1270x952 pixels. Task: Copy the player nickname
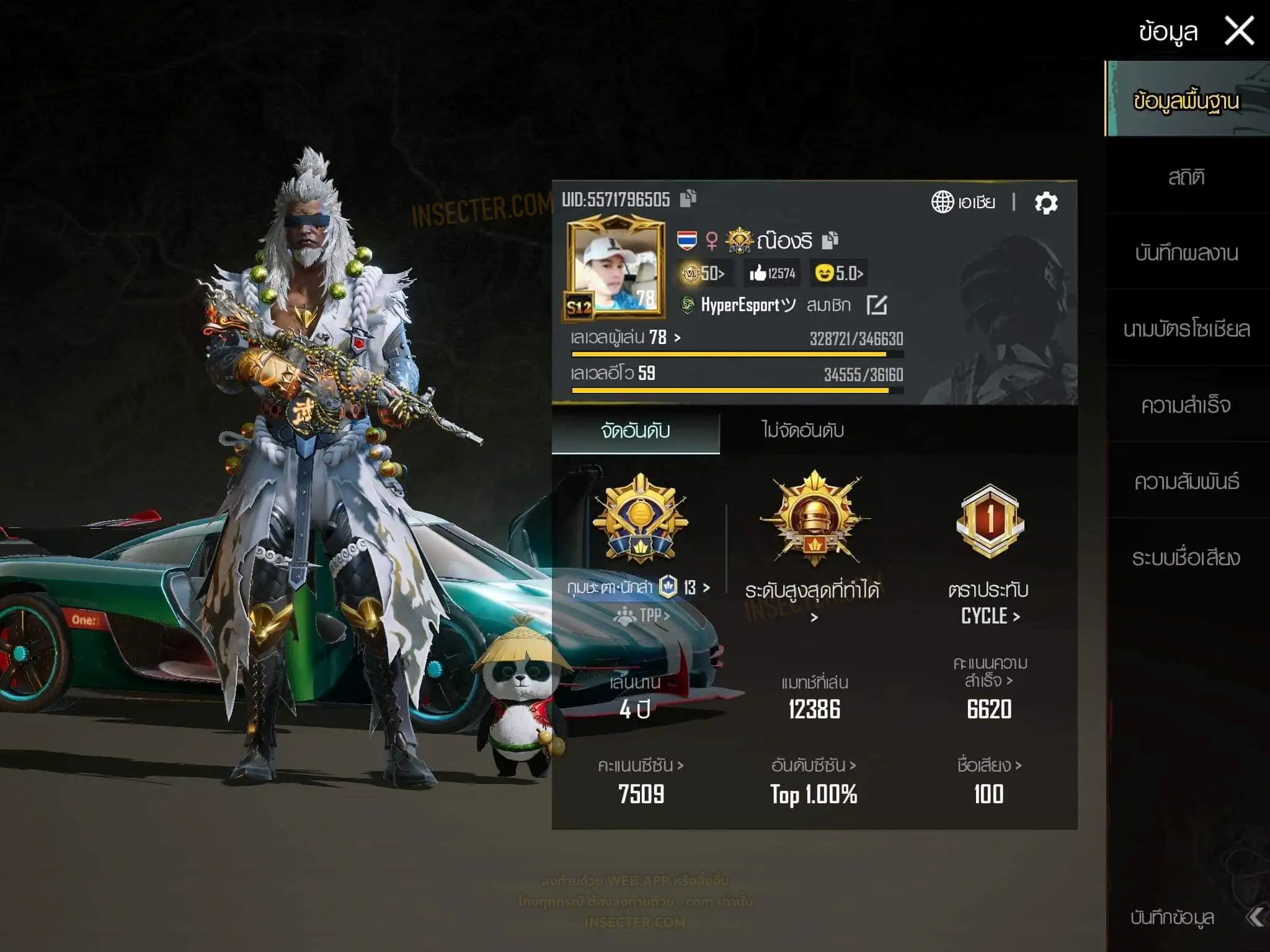tap(830, 240)
